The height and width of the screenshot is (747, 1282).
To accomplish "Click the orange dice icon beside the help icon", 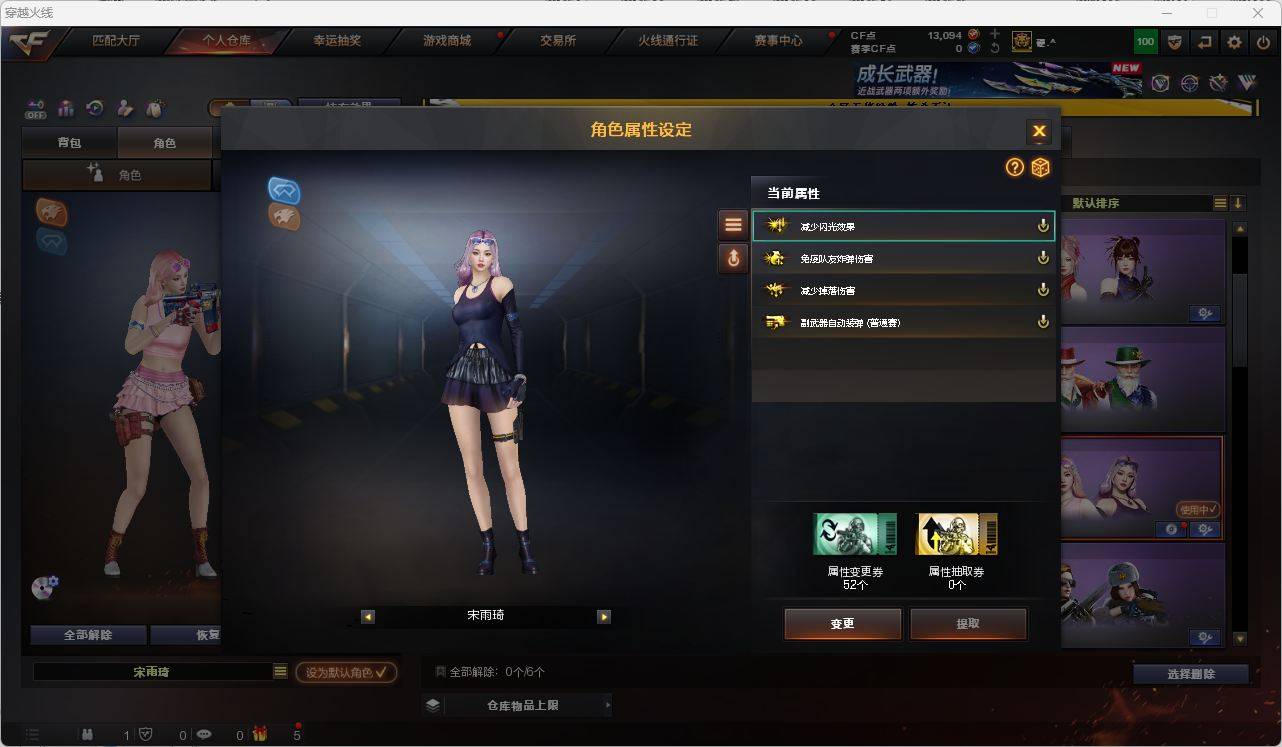I will pos(1041,168).
